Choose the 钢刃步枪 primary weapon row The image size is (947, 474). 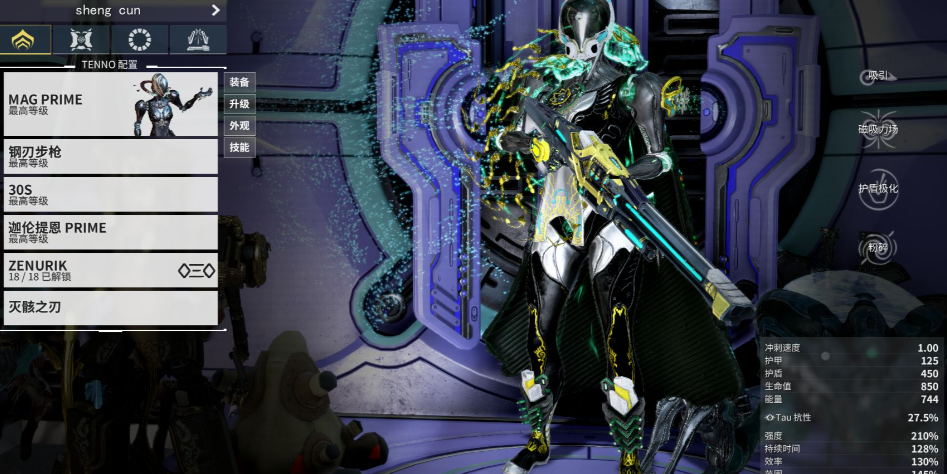click(110, 156)
